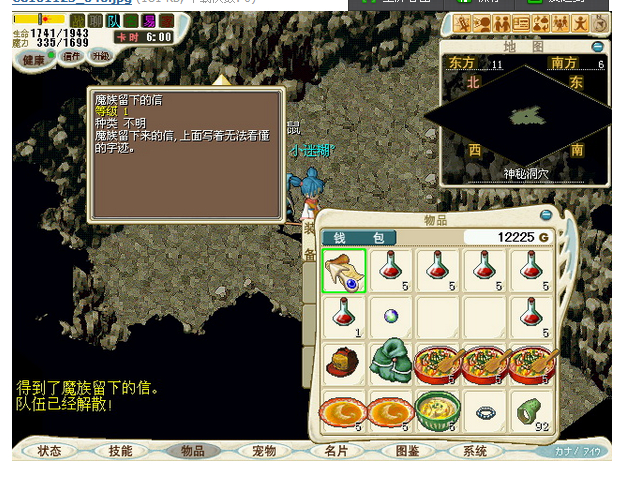629x484 pixels.
Task: Open the 系统 system menu
Action: 475,451
